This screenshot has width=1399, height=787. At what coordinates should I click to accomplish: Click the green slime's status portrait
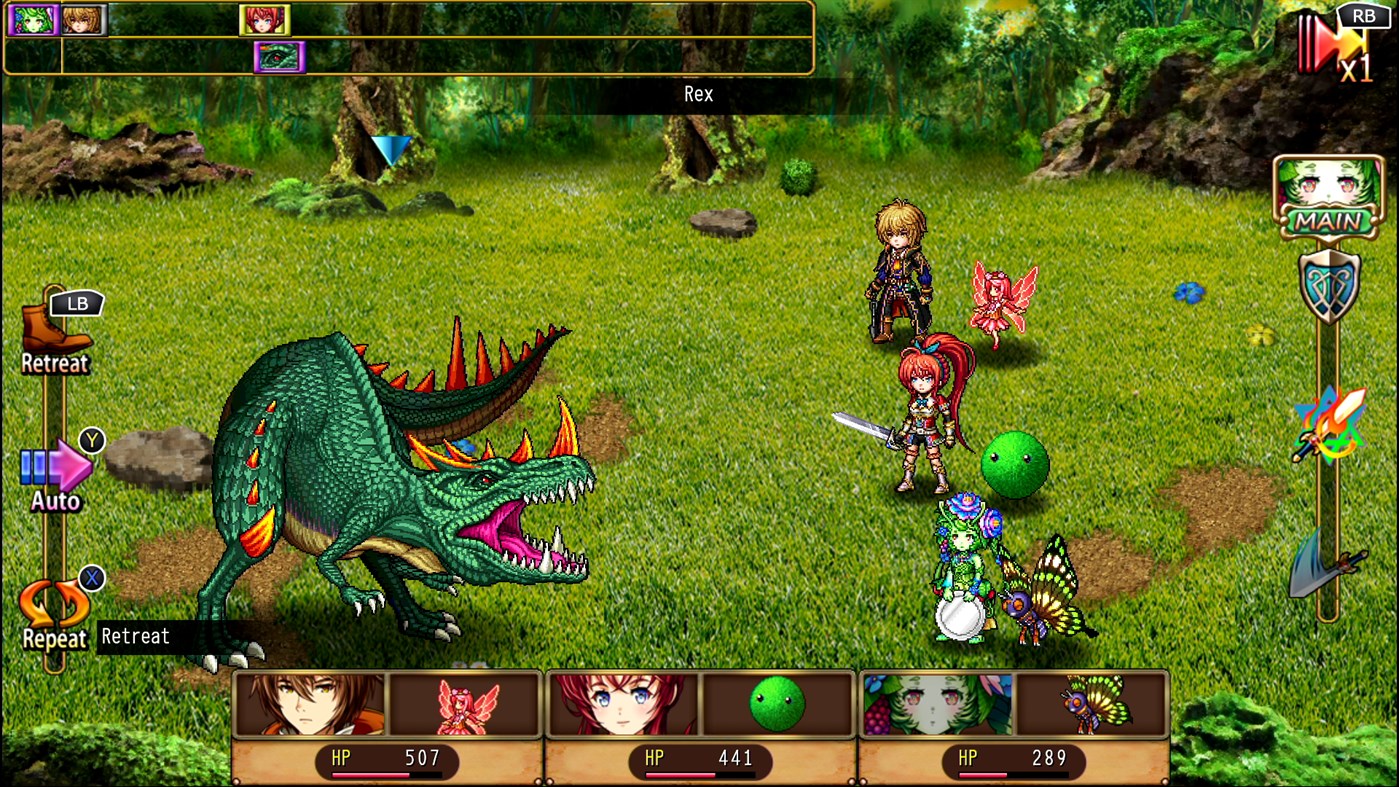coord(779,704)
